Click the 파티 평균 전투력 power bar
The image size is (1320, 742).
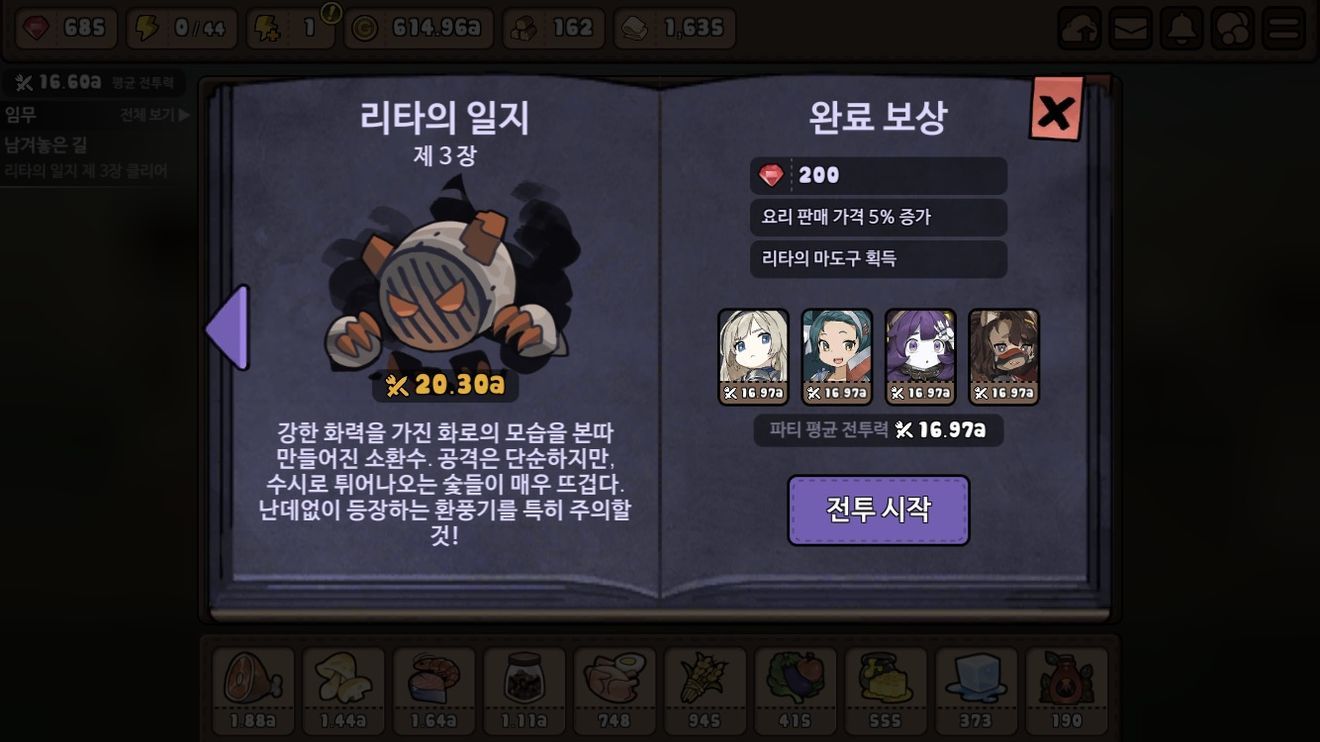tap(878, 430)
